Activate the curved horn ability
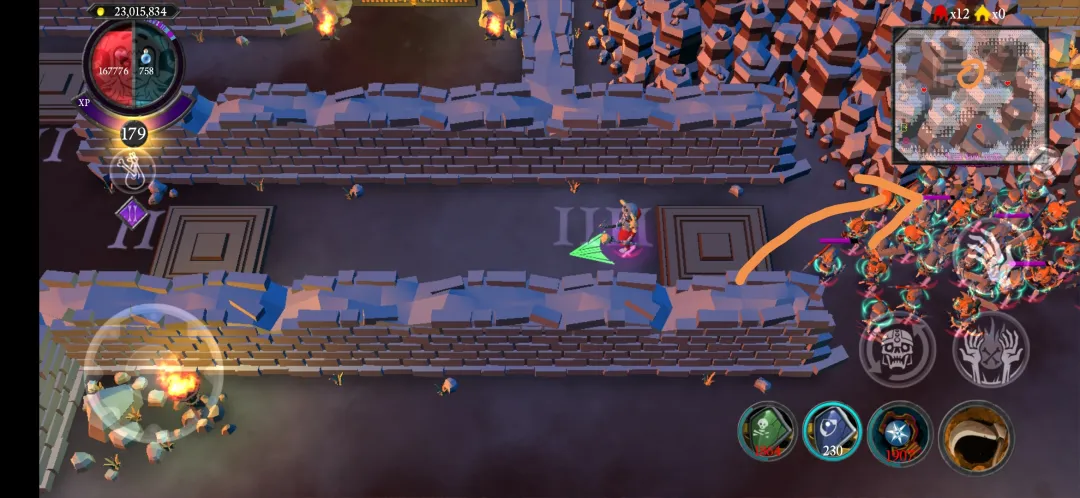The width and height of the screenshot is (1080, 498). click(976, 435)
